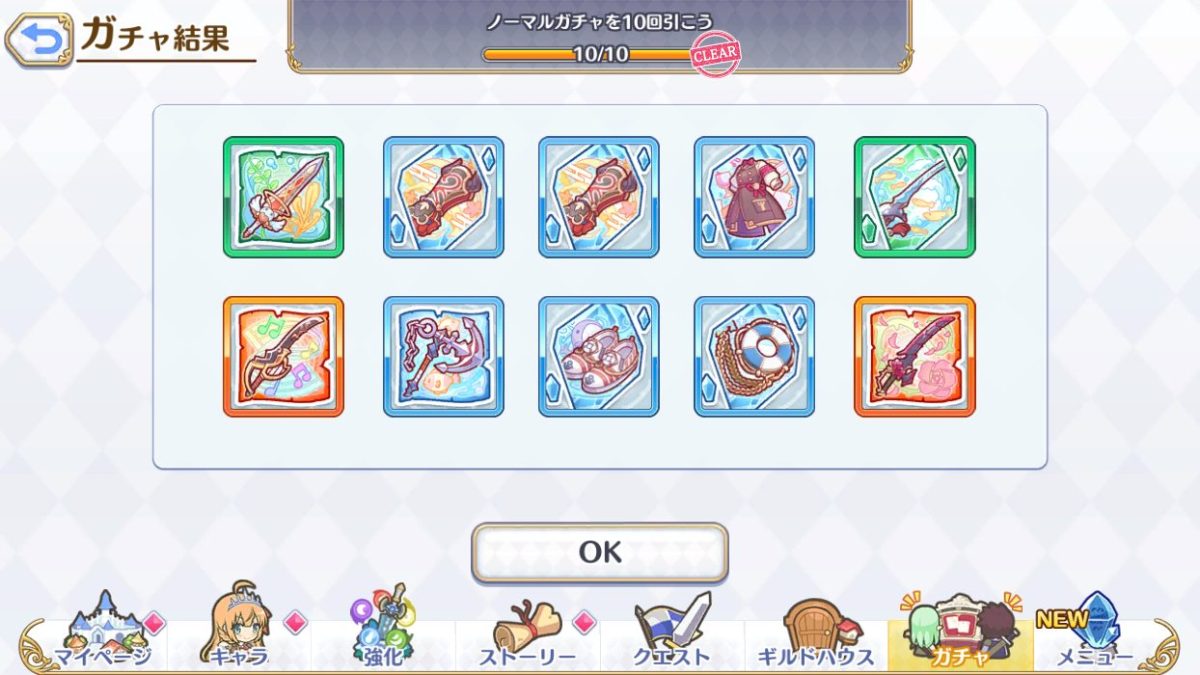Go to the クエスト quest tab

671,630
